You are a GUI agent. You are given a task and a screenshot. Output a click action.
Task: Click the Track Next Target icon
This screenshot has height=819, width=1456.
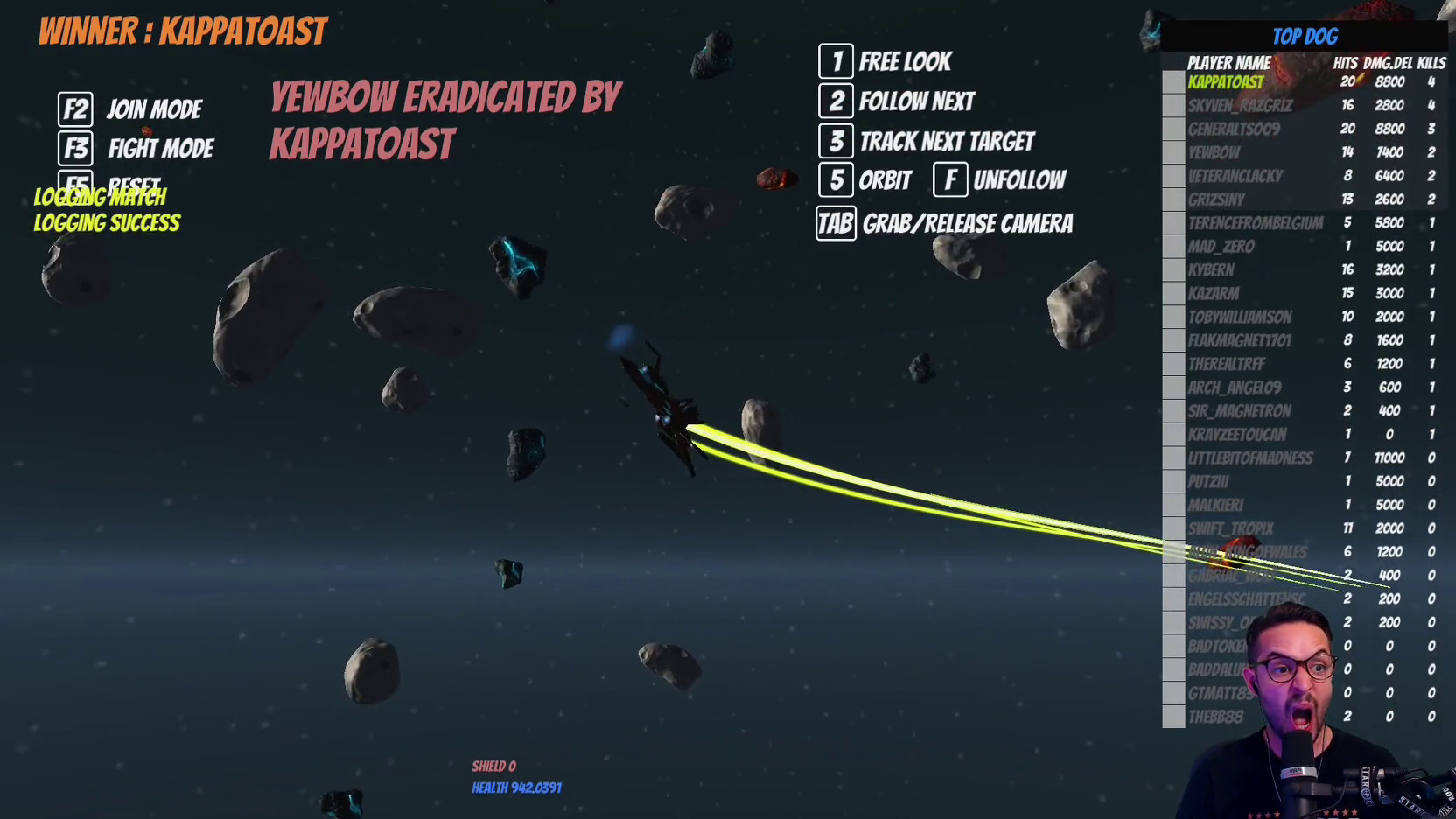click(x=836, y=141)
